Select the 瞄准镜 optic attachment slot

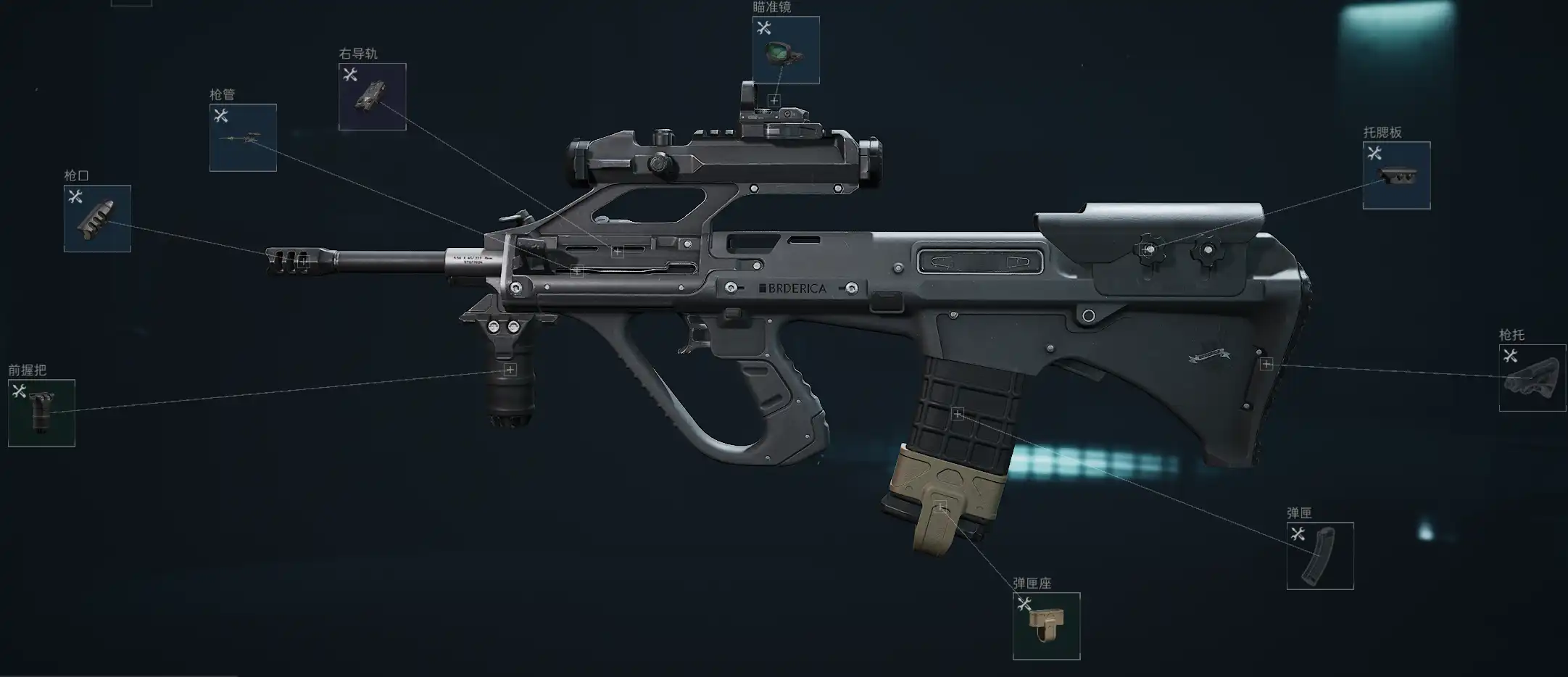pyautogui.click(x=786, y=50)
